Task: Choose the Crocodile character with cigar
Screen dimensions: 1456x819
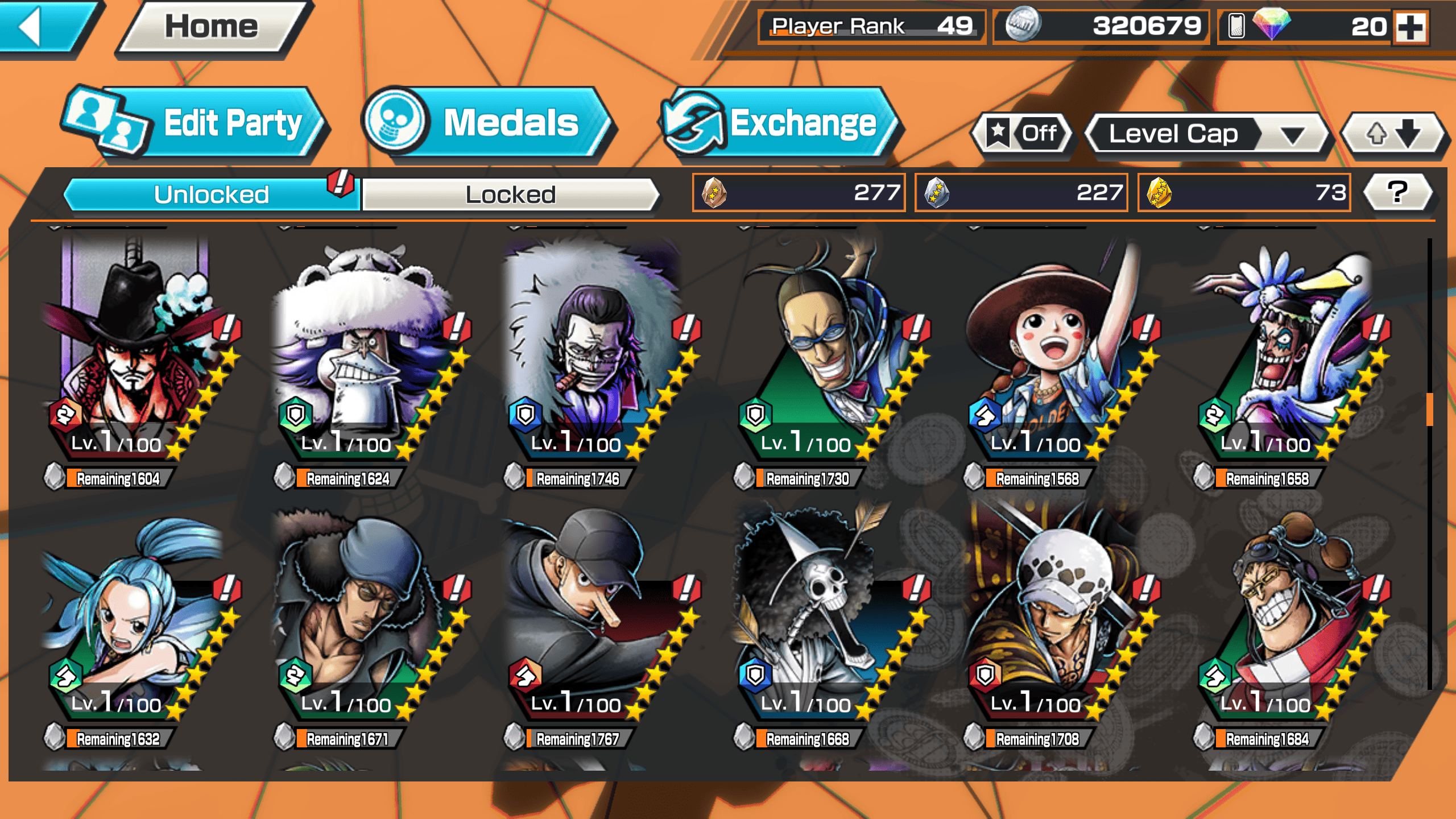Action: coord(591,353)
